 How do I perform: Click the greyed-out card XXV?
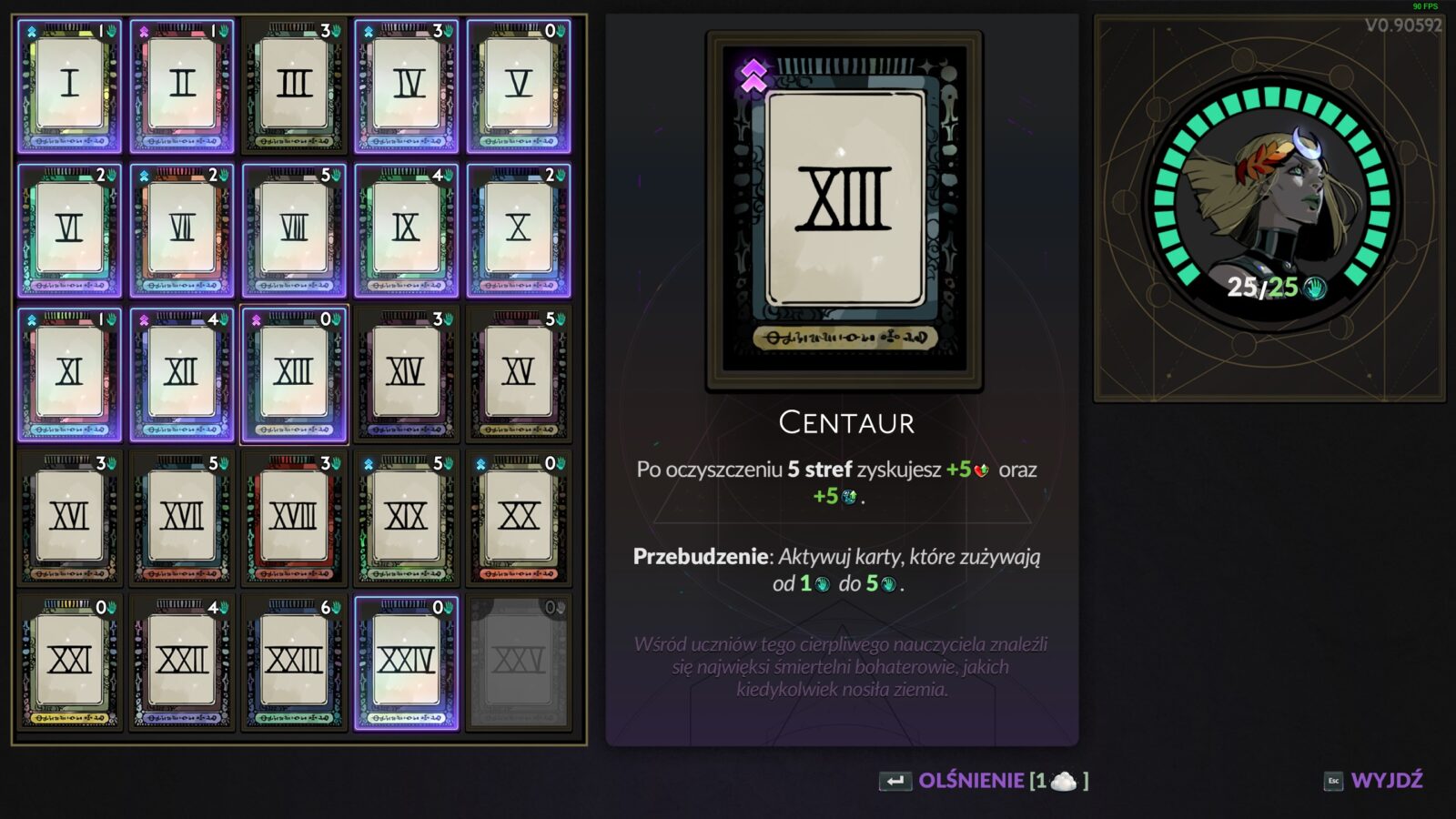[x=518, y=662]
